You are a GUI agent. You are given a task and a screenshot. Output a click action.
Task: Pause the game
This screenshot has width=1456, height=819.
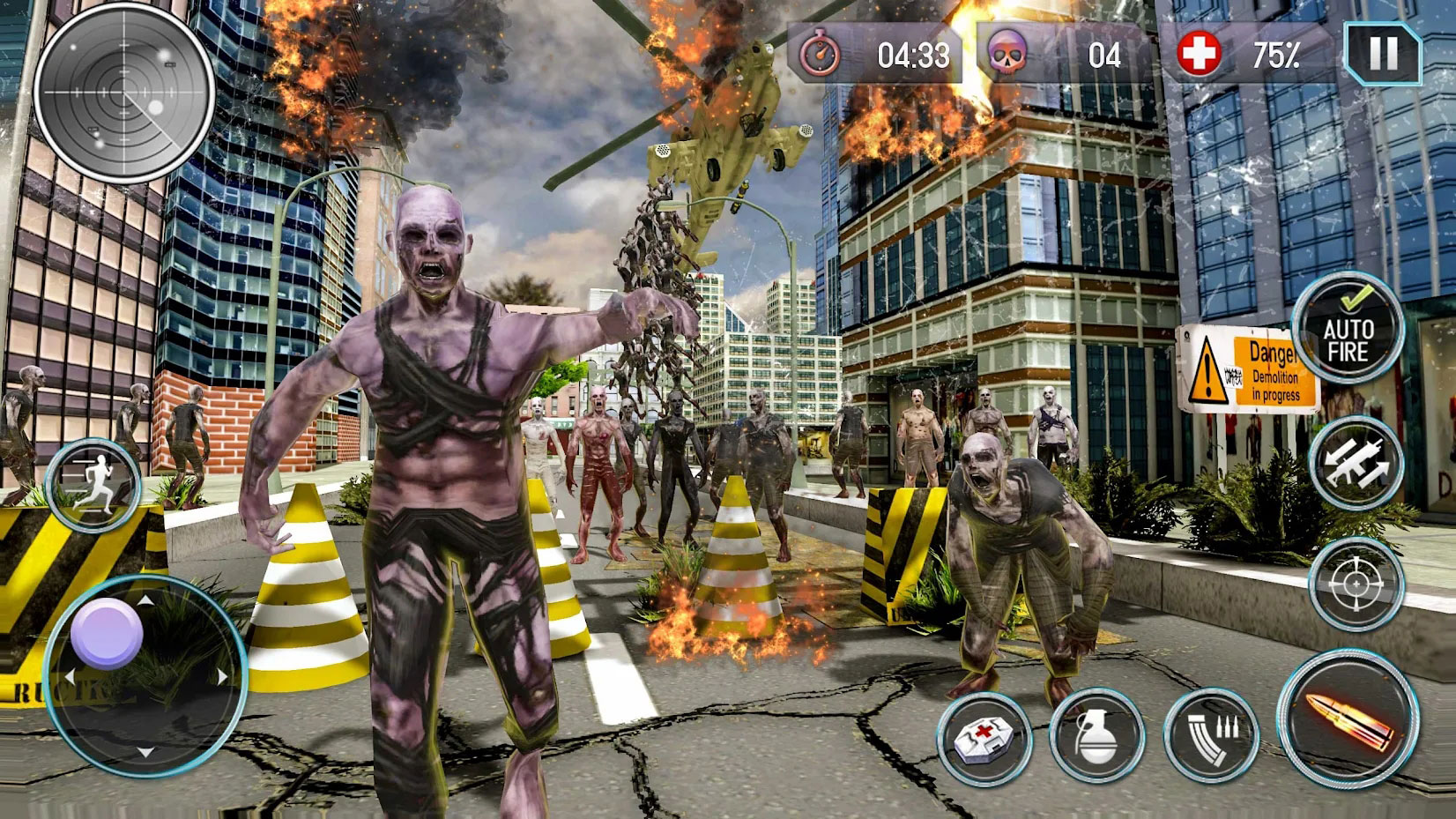click(1382, 55)
